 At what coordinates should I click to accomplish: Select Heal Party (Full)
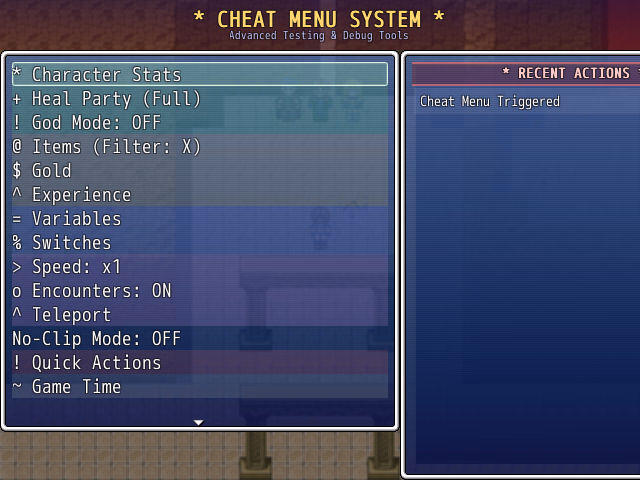(x=199, y=99)
